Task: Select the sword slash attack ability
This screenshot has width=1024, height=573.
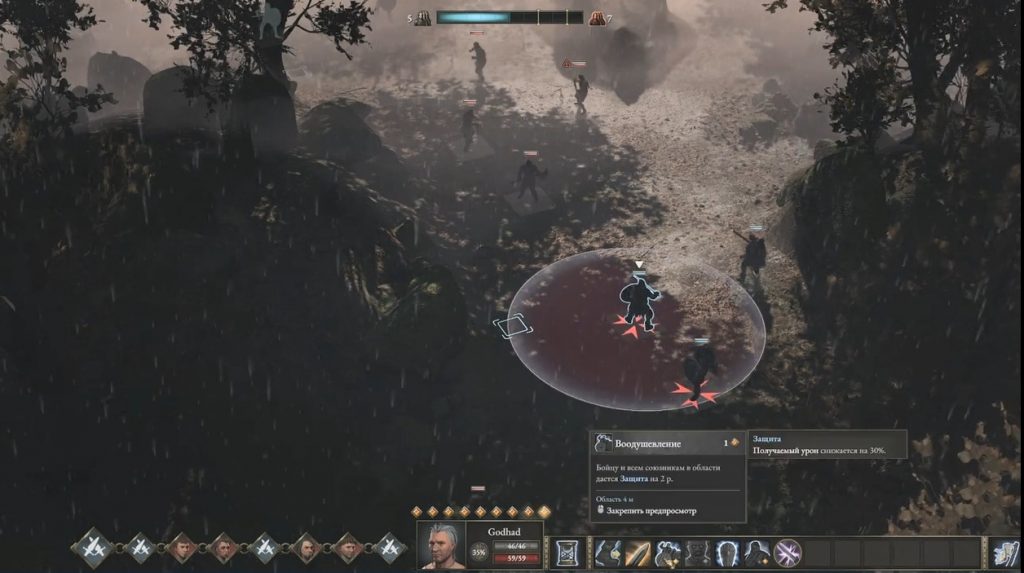Action: tap(638, 552)
